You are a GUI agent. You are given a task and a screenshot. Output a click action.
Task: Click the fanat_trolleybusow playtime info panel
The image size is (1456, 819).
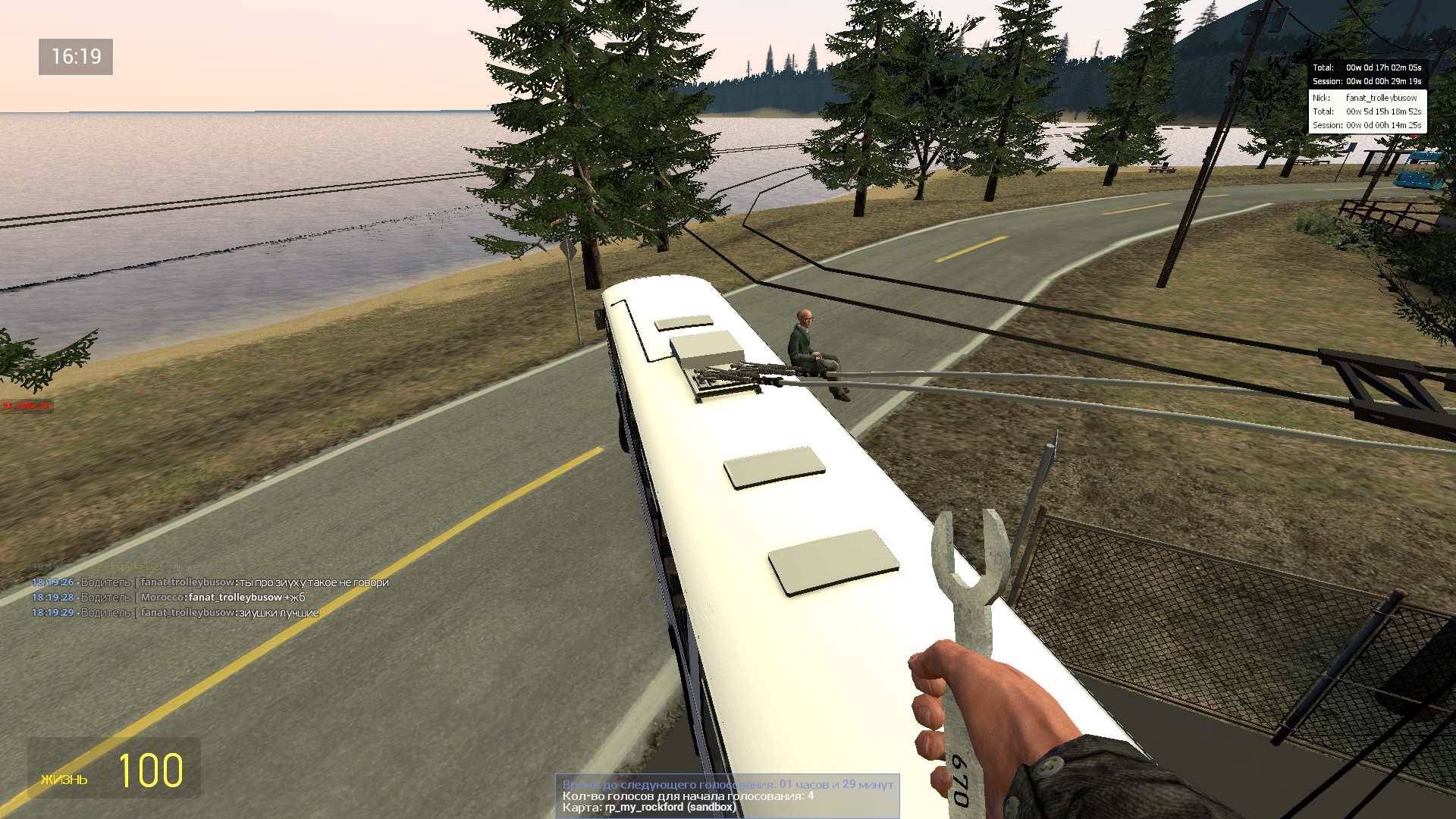pos(1367,111)
